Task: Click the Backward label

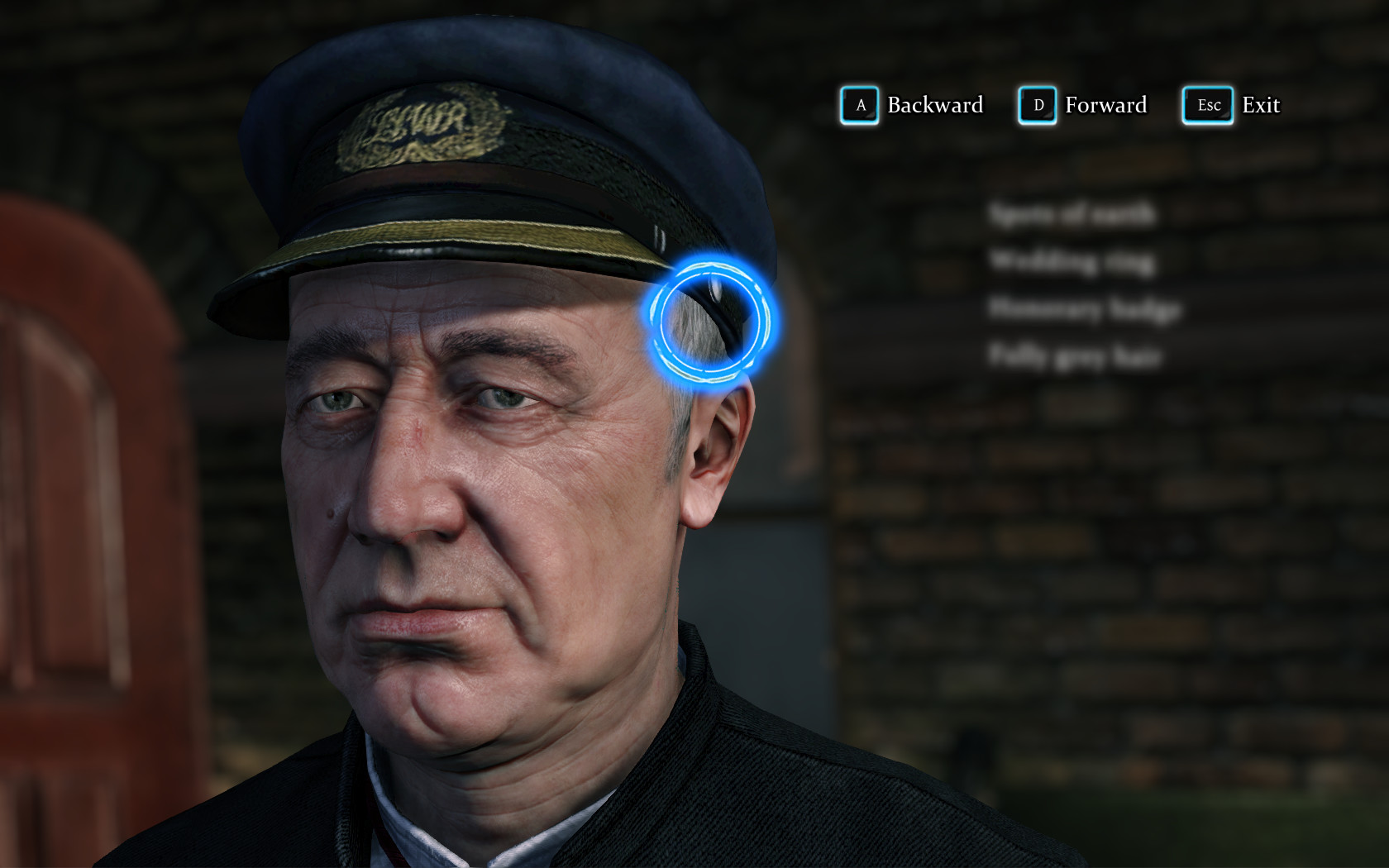Action: pyautogui.click(x=934, y=105)
